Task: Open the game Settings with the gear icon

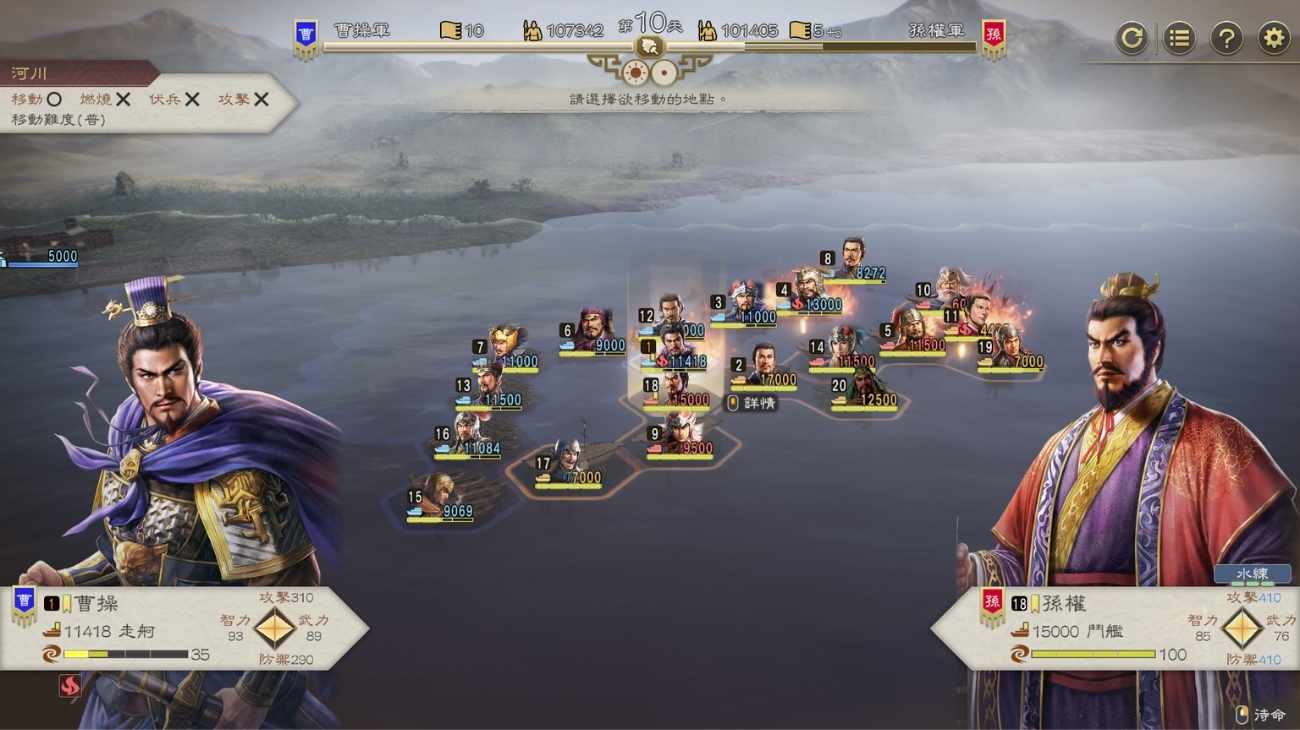Action: [x=1271, y=37]
